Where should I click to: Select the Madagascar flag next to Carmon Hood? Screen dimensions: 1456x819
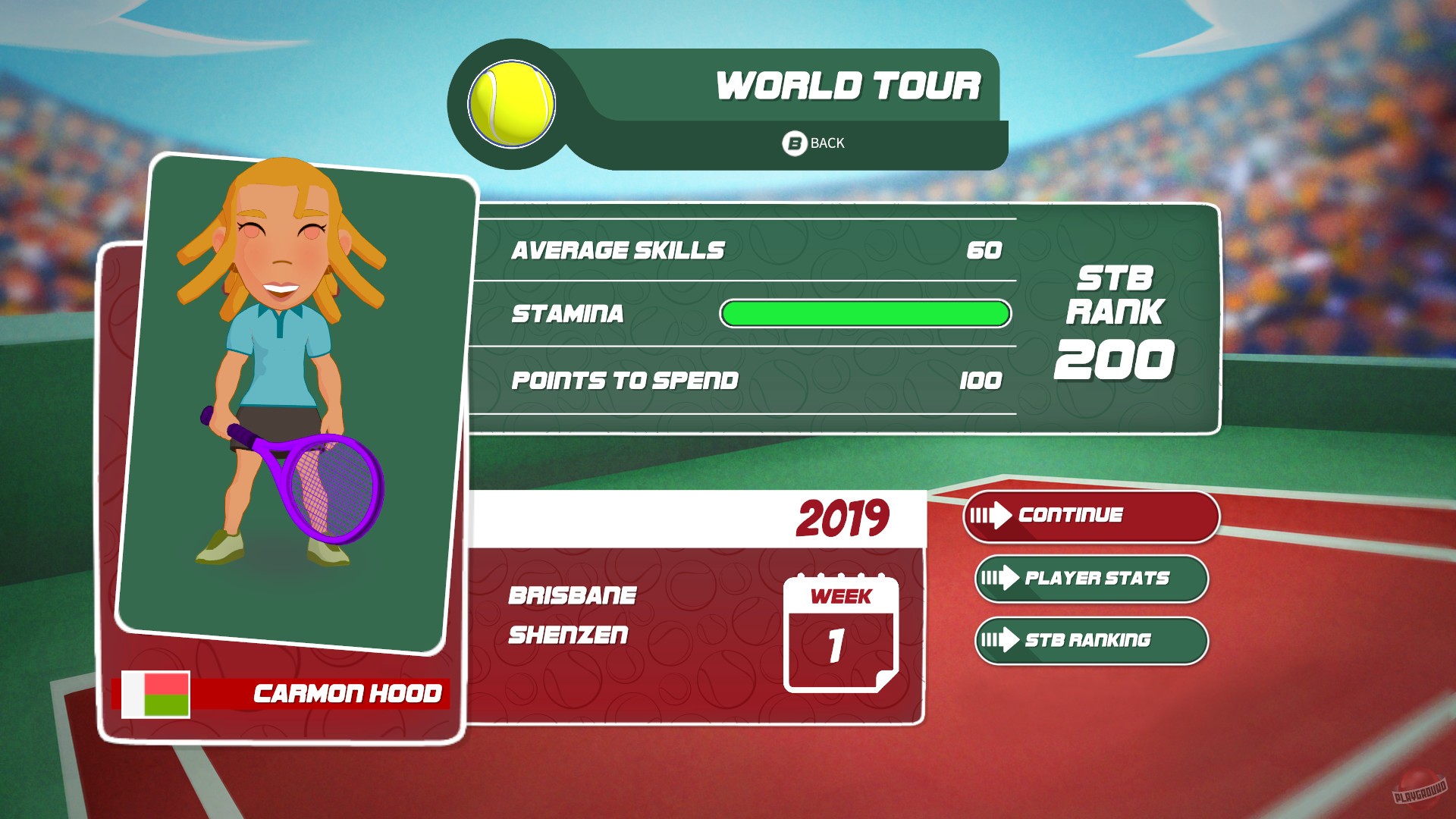coord(155,692)
